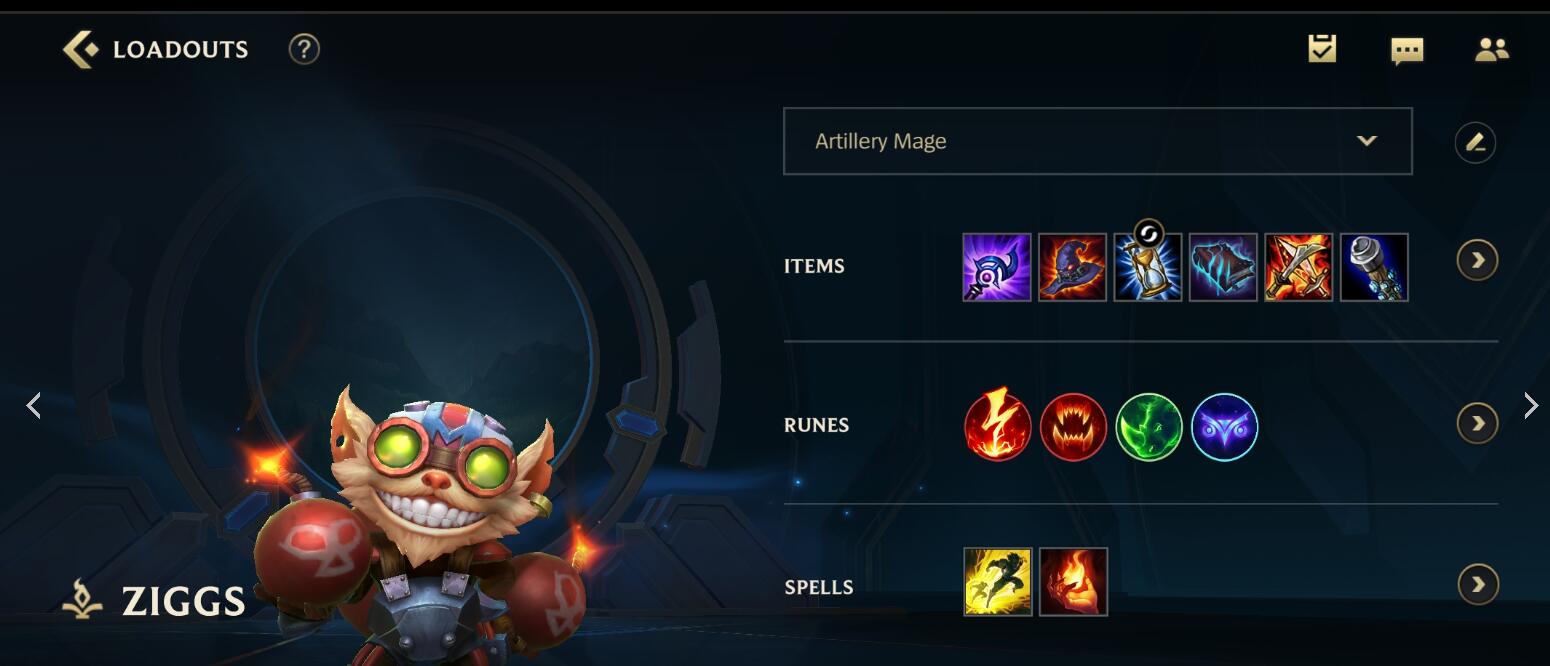This screenshot has height=666, width=1550.
Task: Open the chat speech bubble
Action: click(x=1407, y=50)
